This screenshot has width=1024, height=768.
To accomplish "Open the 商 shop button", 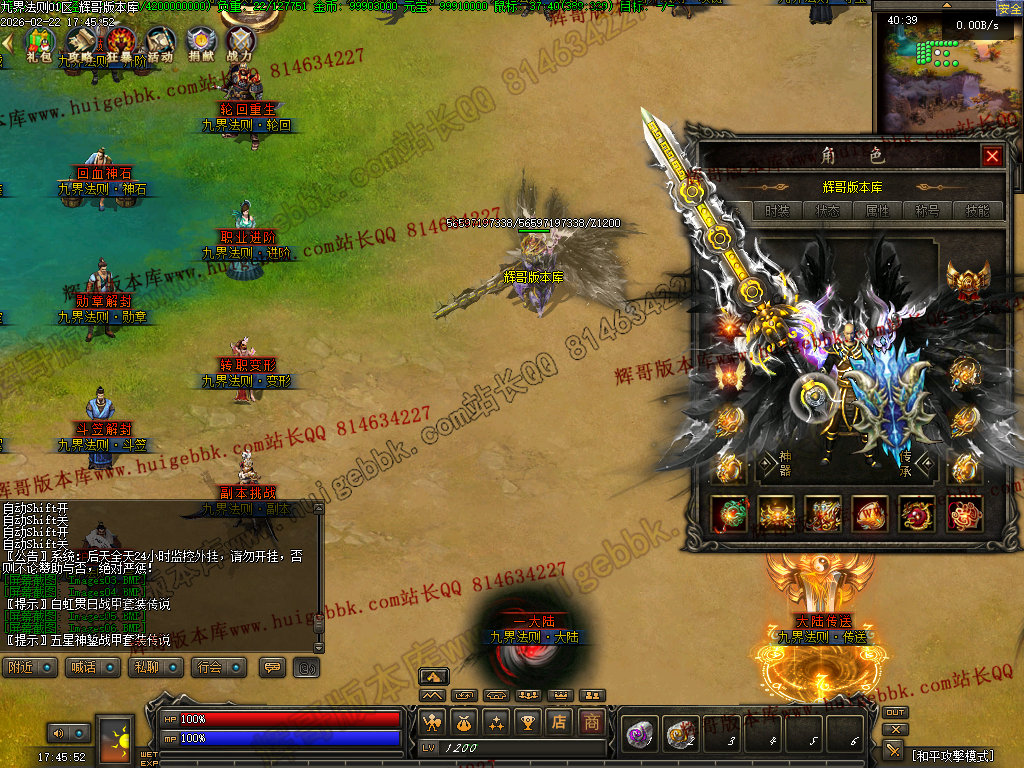I will (592, 721).
